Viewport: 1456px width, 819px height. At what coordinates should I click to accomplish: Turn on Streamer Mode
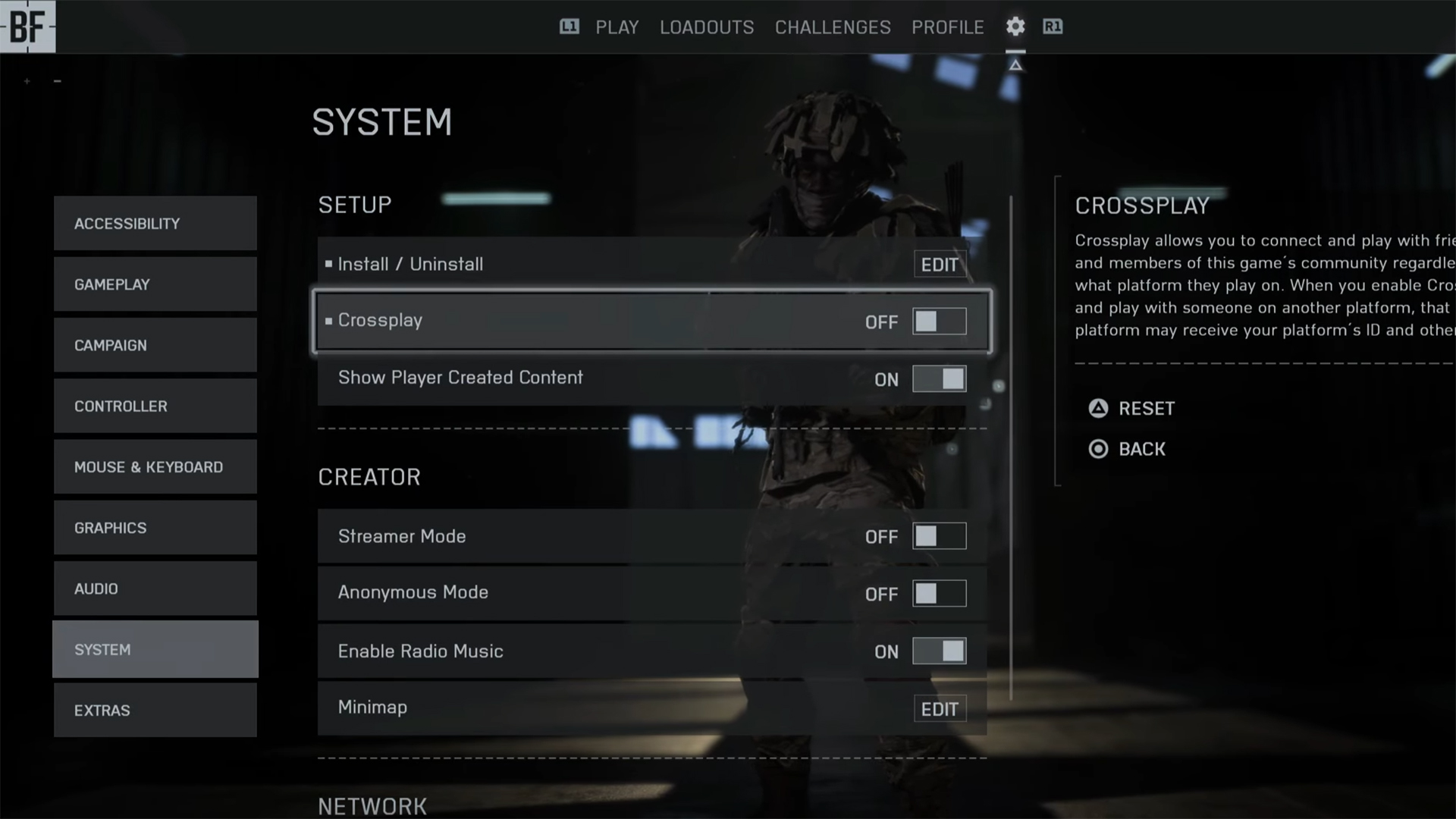click(940, 536)
